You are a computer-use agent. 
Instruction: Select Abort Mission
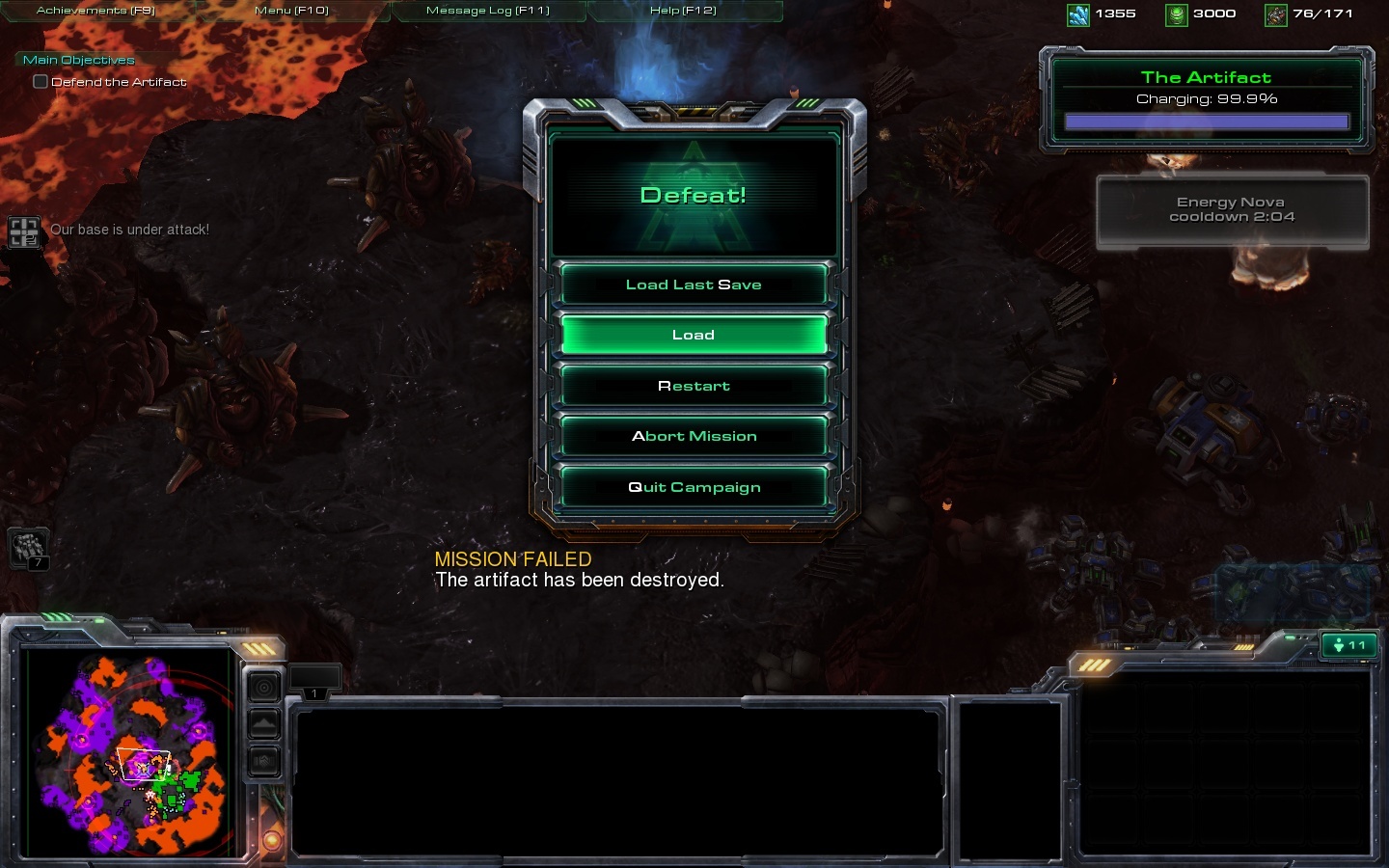694,436
